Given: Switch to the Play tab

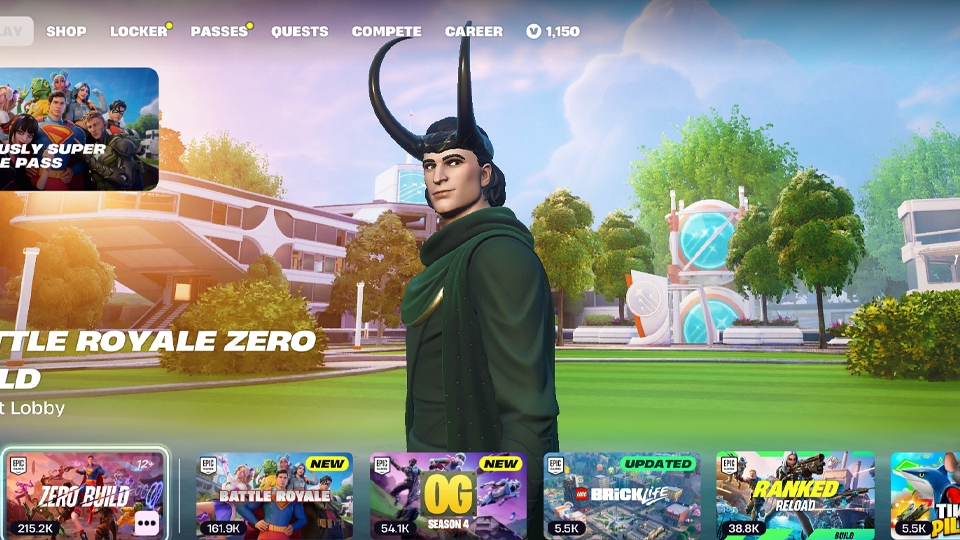Looking at the screenshot, I should point(14,31).
